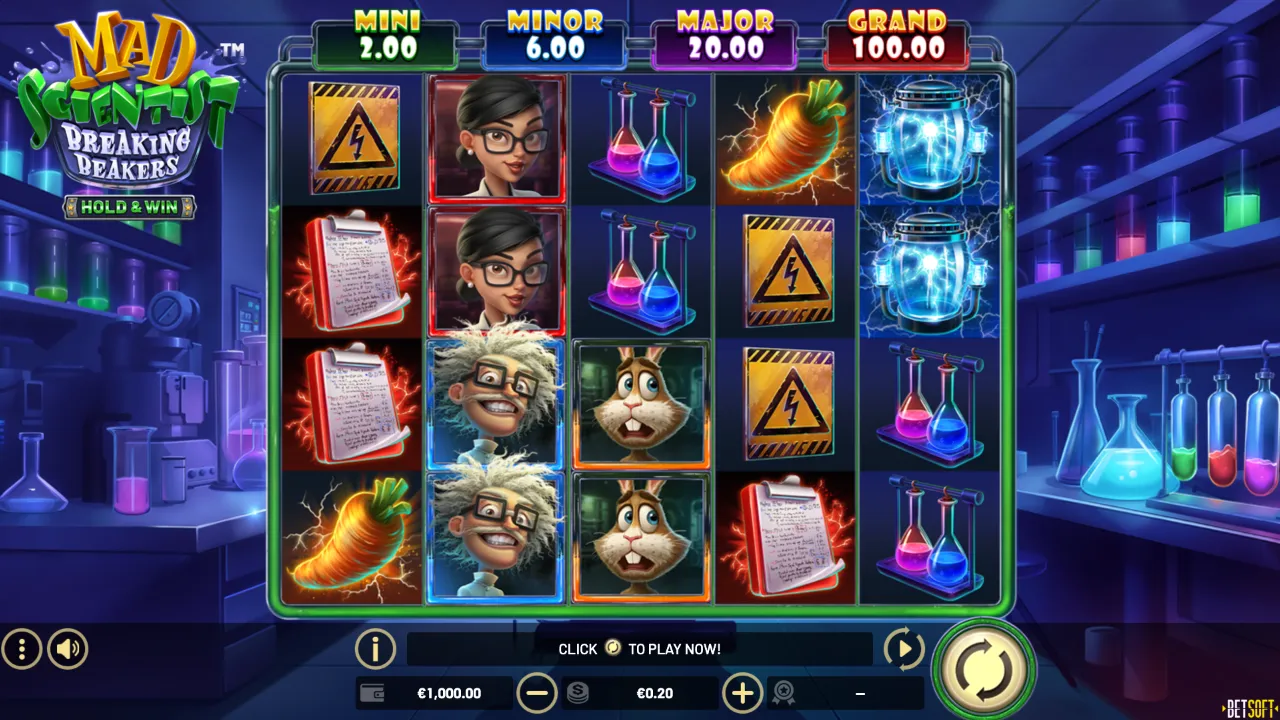Select the €0.20 bet amount field

[655, 692]
